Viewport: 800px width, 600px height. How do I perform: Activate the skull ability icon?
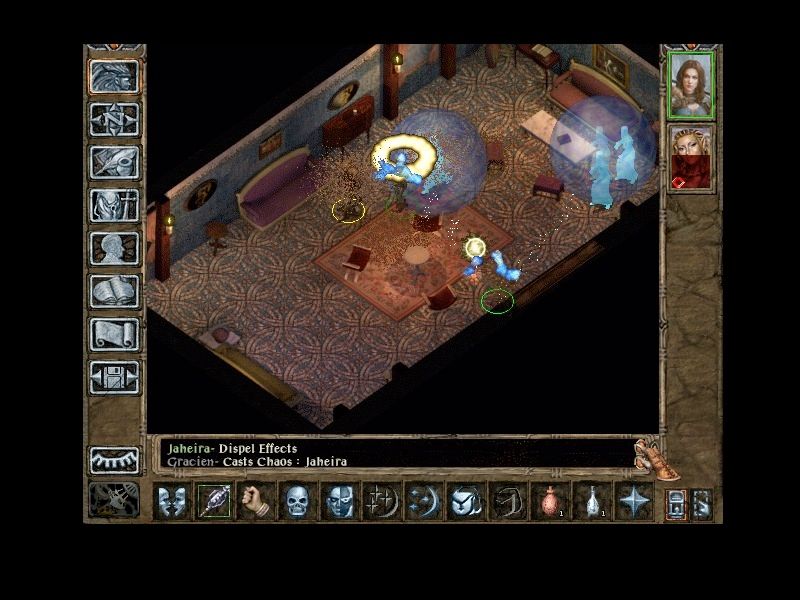coord(297,501)
